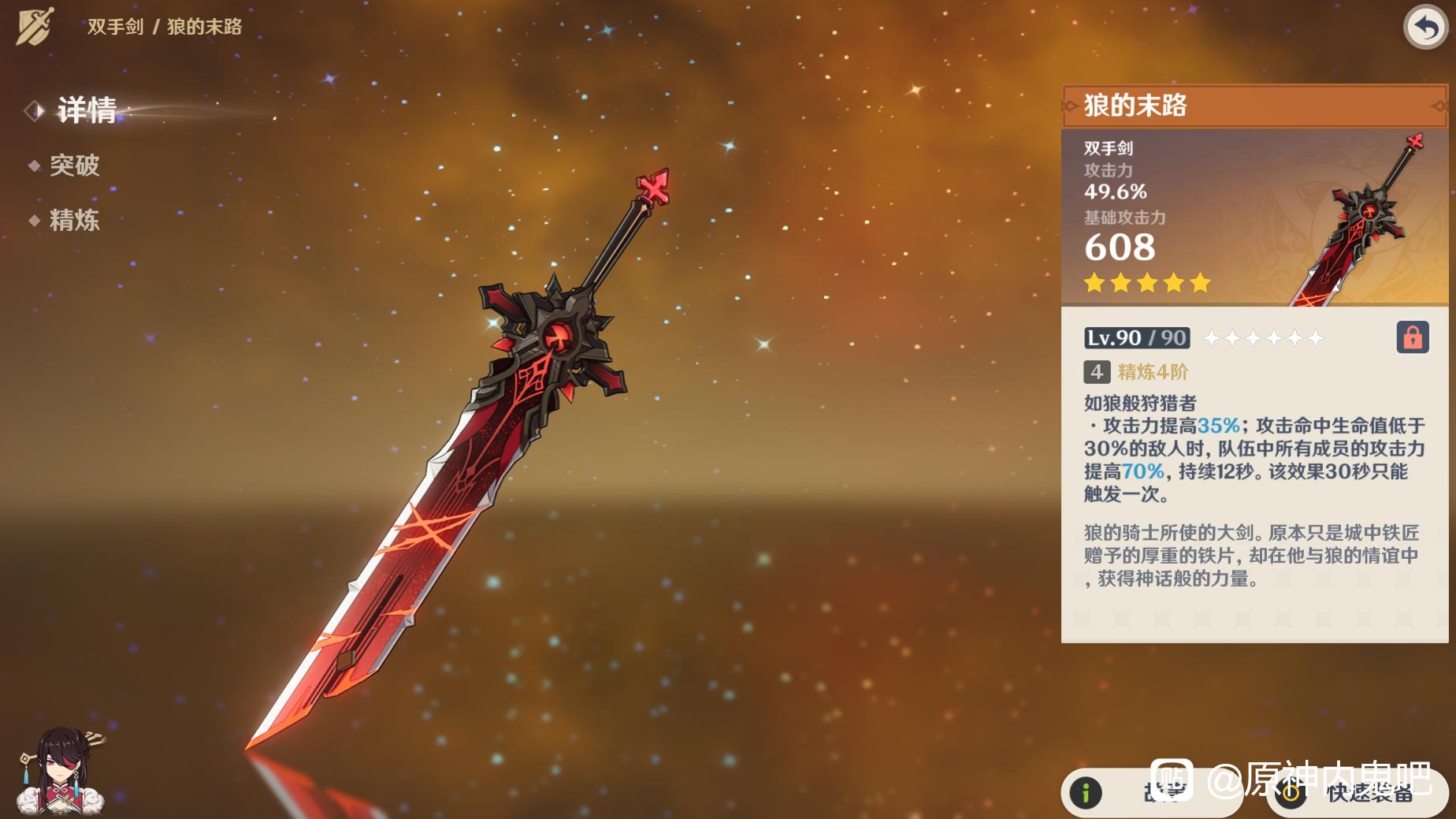Switch to the 突破 (Ascension) tab
The height and width of the screenshot is (819, 1456).
(74, 166)
